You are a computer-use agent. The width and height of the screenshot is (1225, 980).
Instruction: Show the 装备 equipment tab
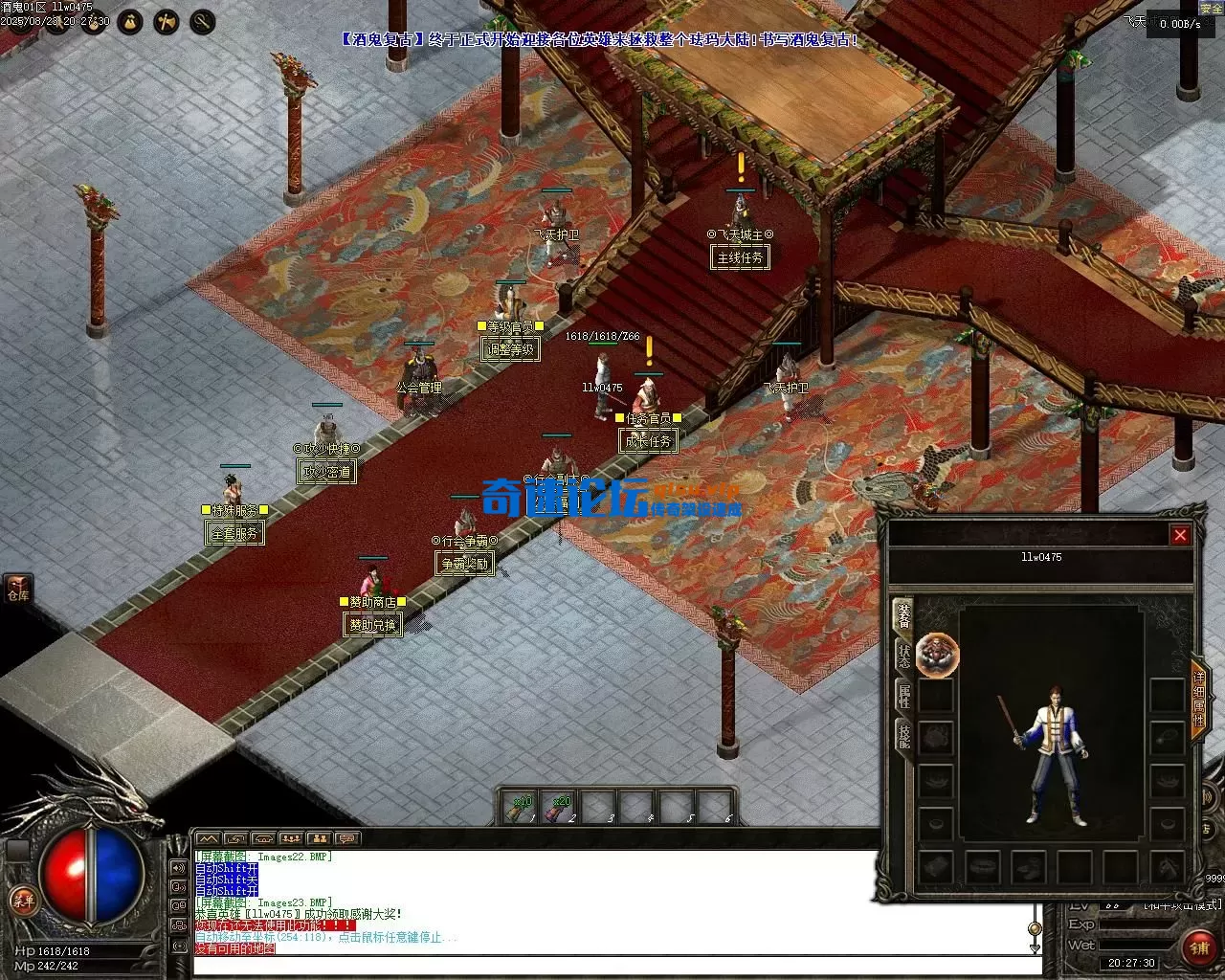tap(903, 615)
